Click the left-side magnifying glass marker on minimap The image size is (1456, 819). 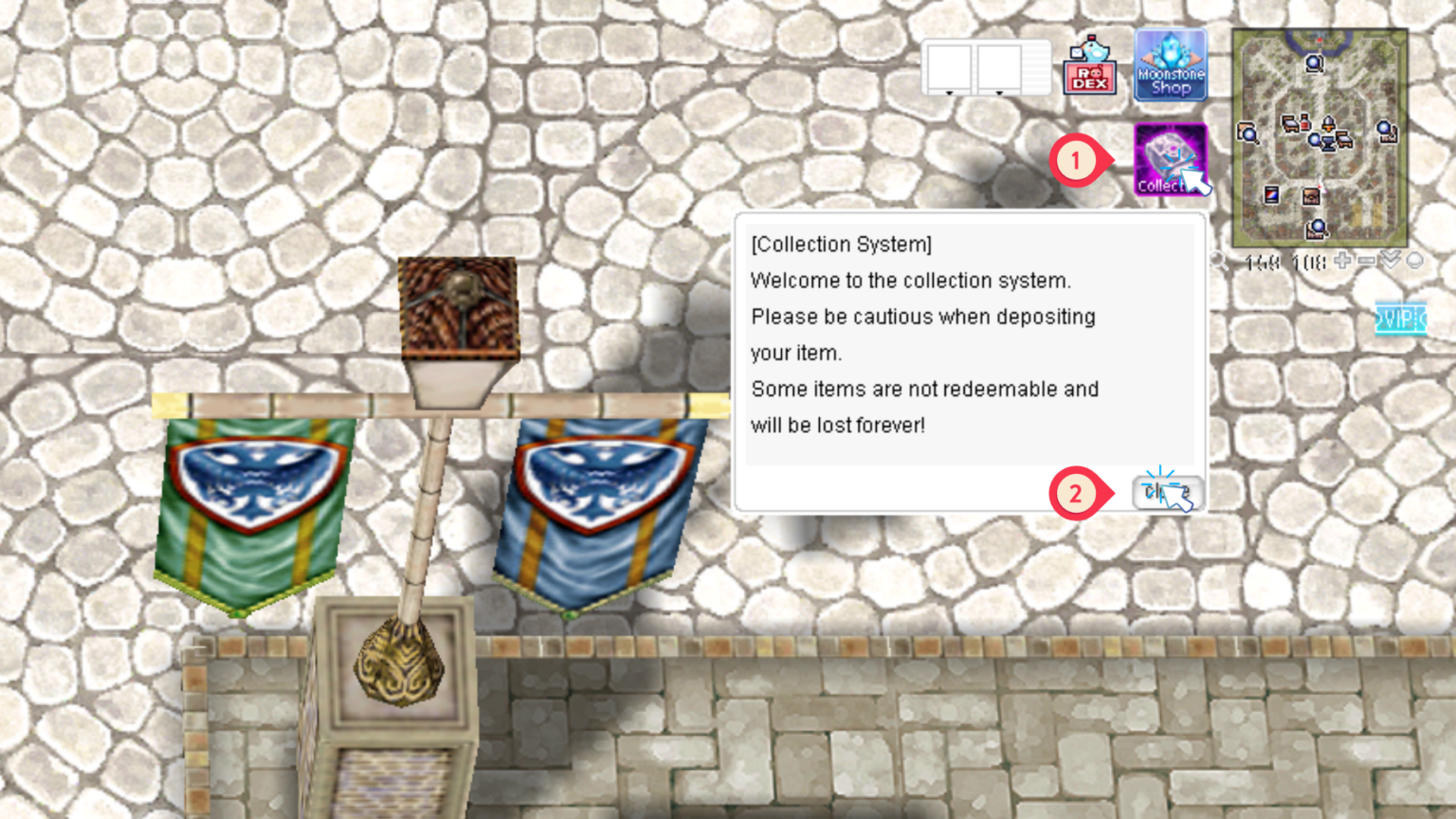1249,134
